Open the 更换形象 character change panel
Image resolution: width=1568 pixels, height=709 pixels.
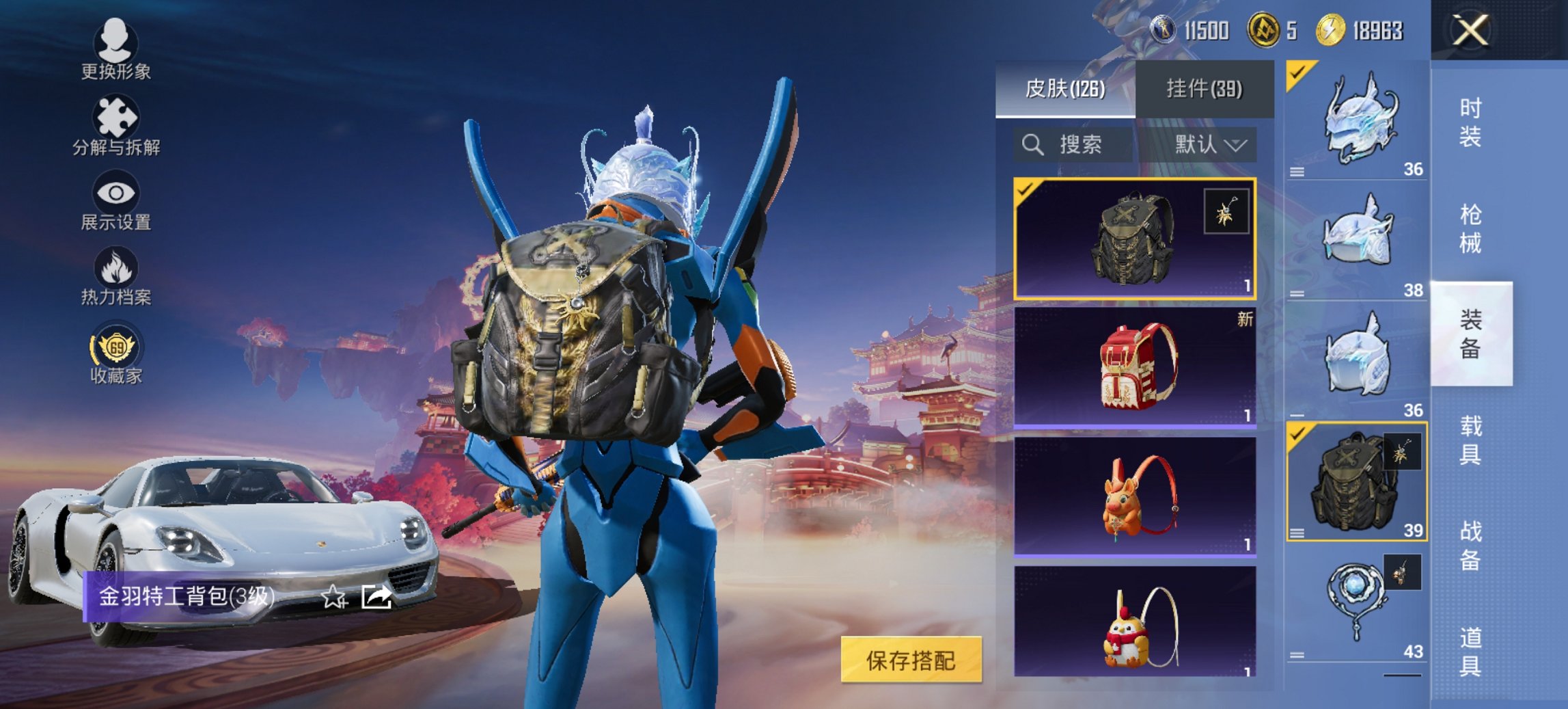click(x=116, y=55)
